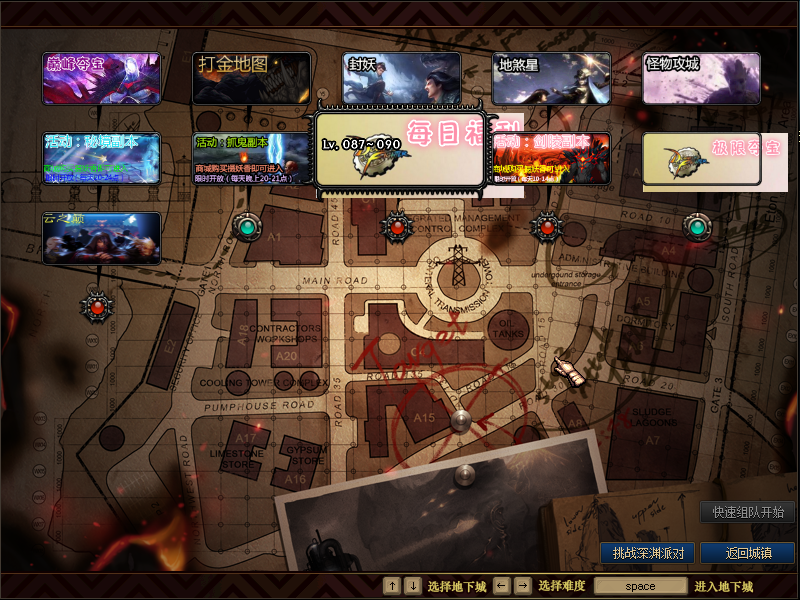Viewport: 800px width, 600px height.
Task: Open the 封妖 dungeon tile
Action: 401,77
